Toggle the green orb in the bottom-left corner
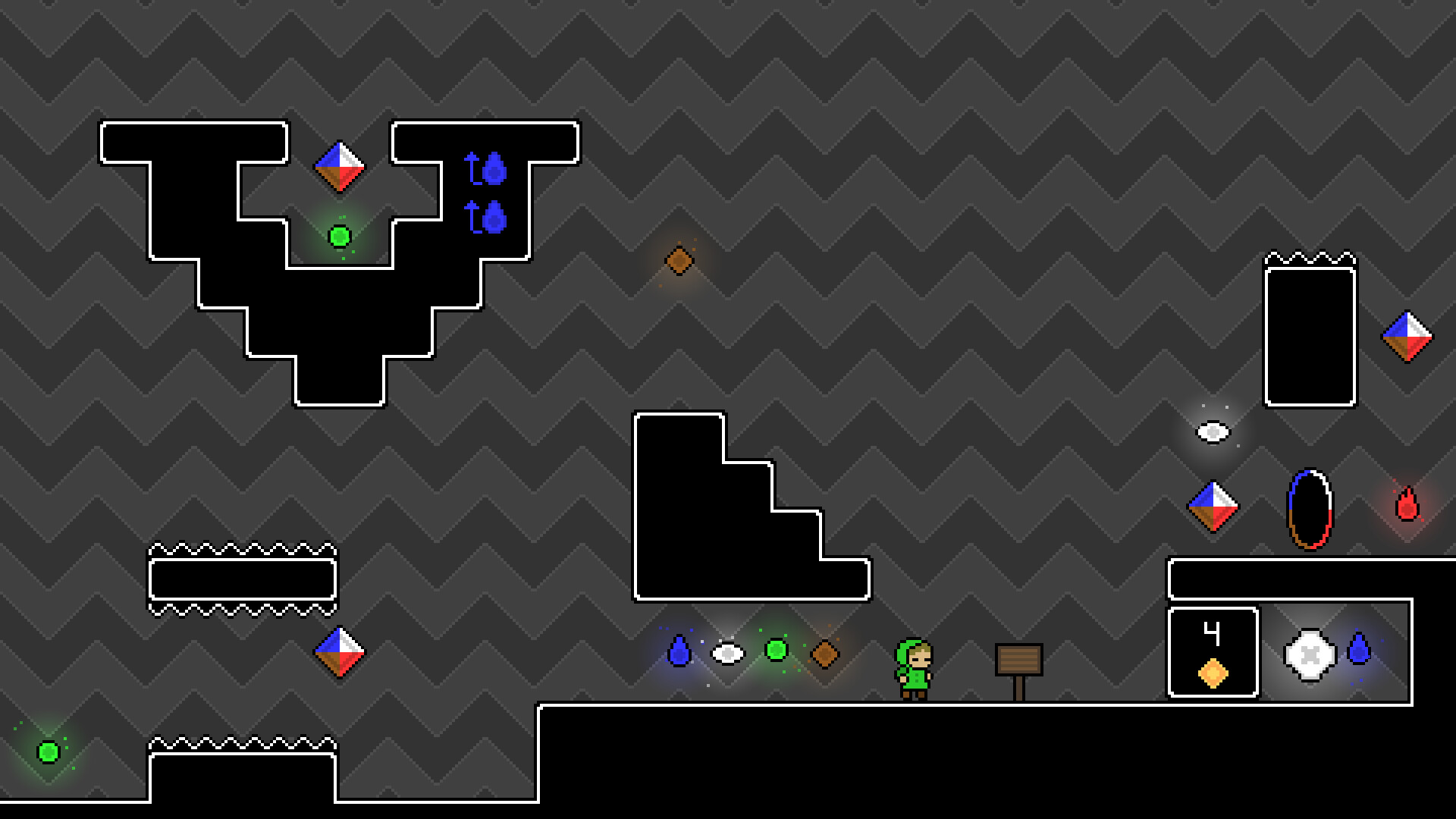 tap(48, 751)
